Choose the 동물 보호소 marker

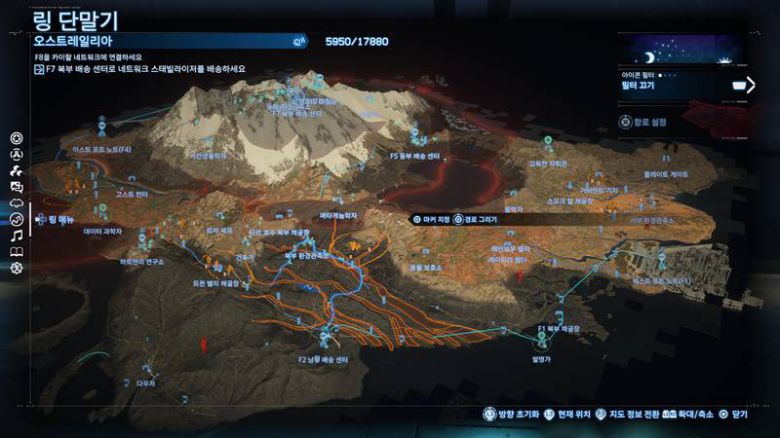[x=424, y=267]
